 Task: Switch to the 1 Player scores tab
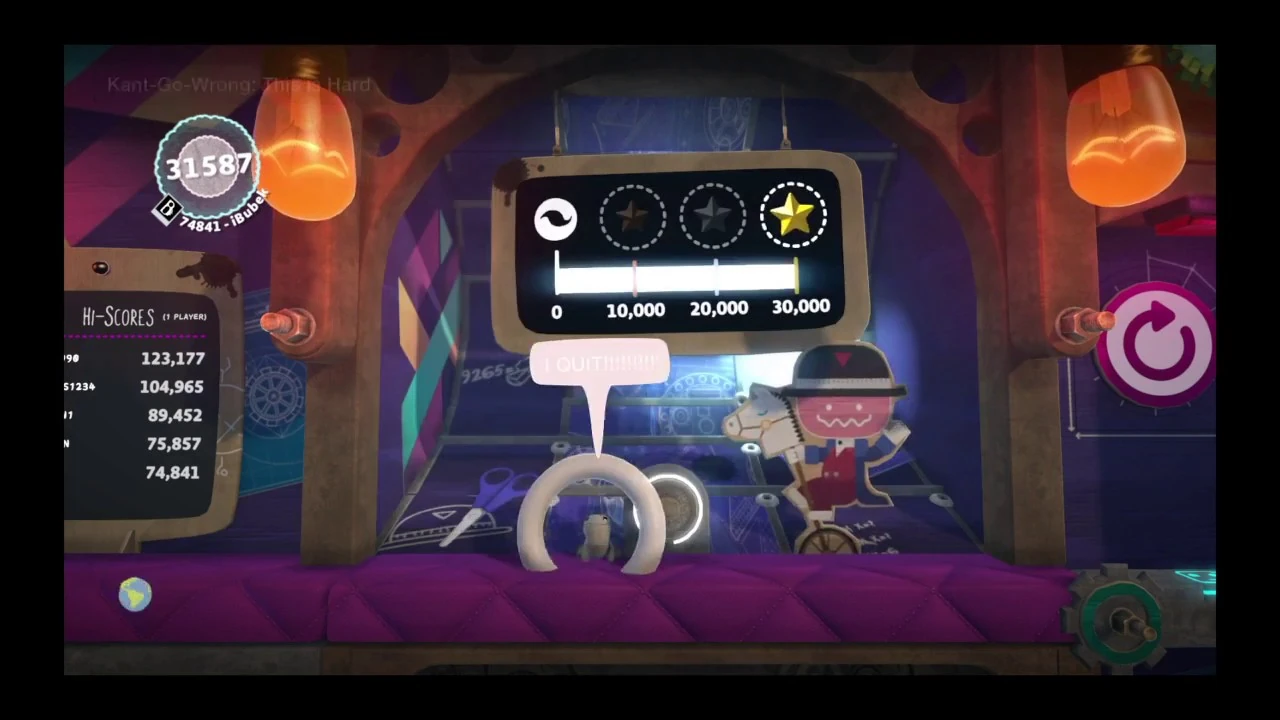point(184,317)
